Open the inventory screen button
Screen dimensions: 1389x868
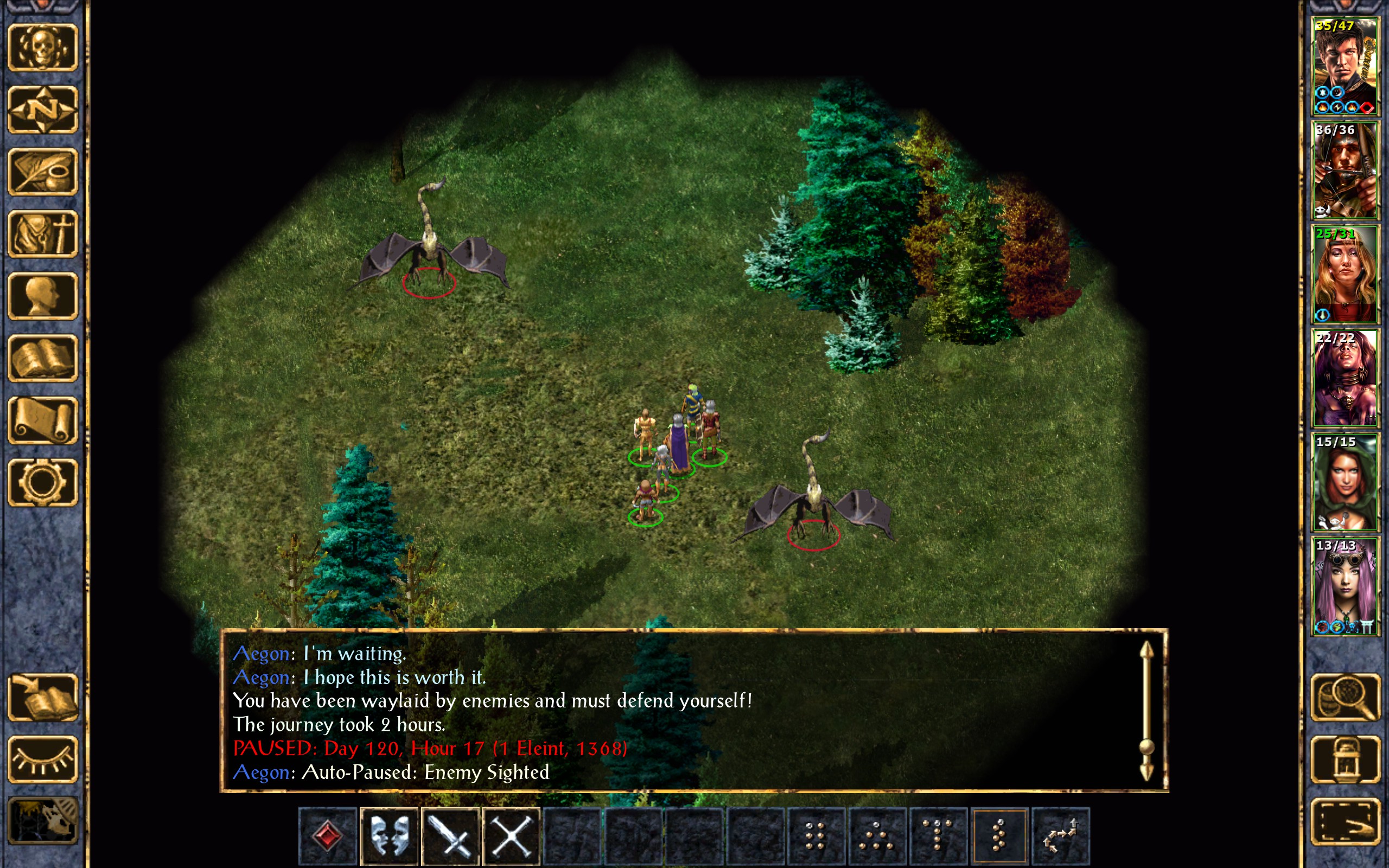click(42, 234)
